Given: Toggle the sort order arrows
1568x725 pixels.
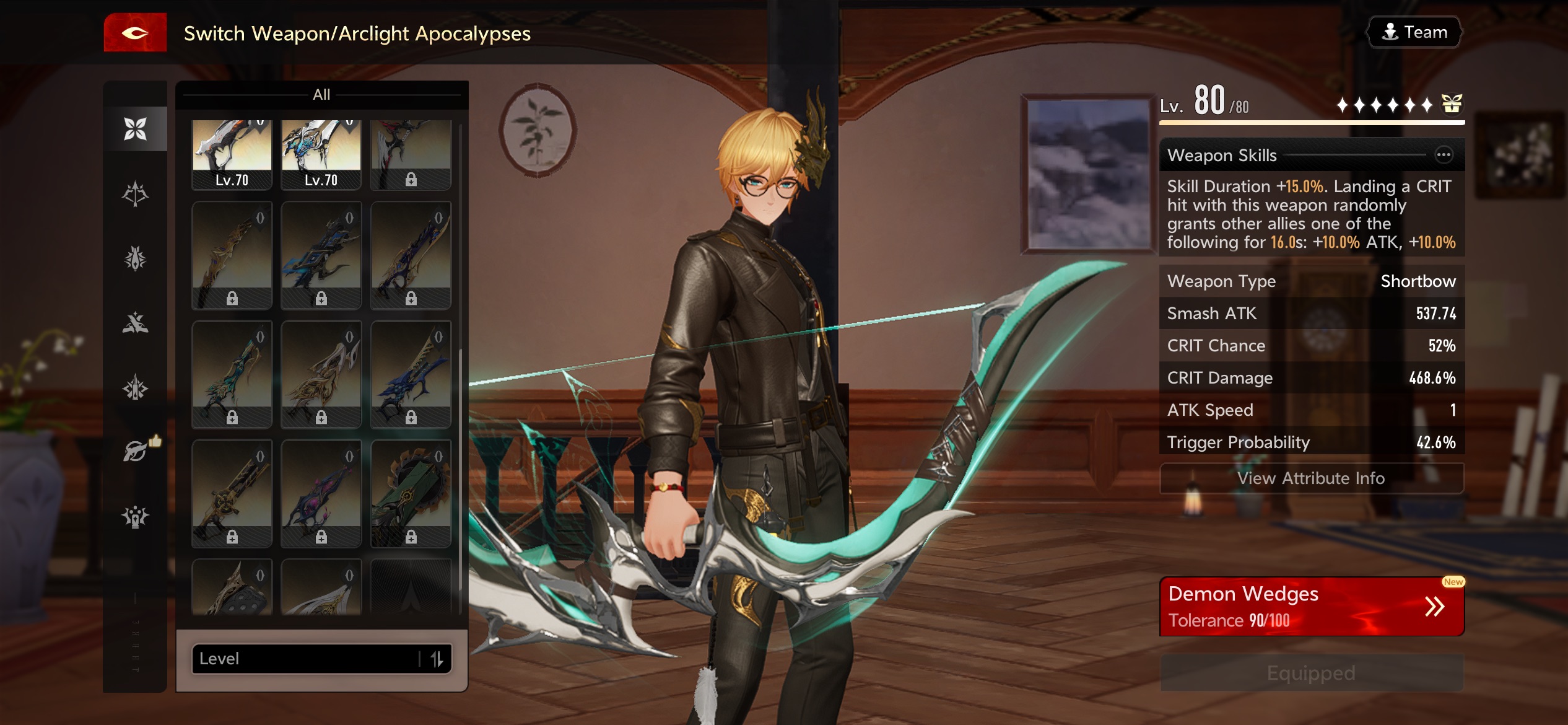Looking at the screenshot, I should pos(437,658).
